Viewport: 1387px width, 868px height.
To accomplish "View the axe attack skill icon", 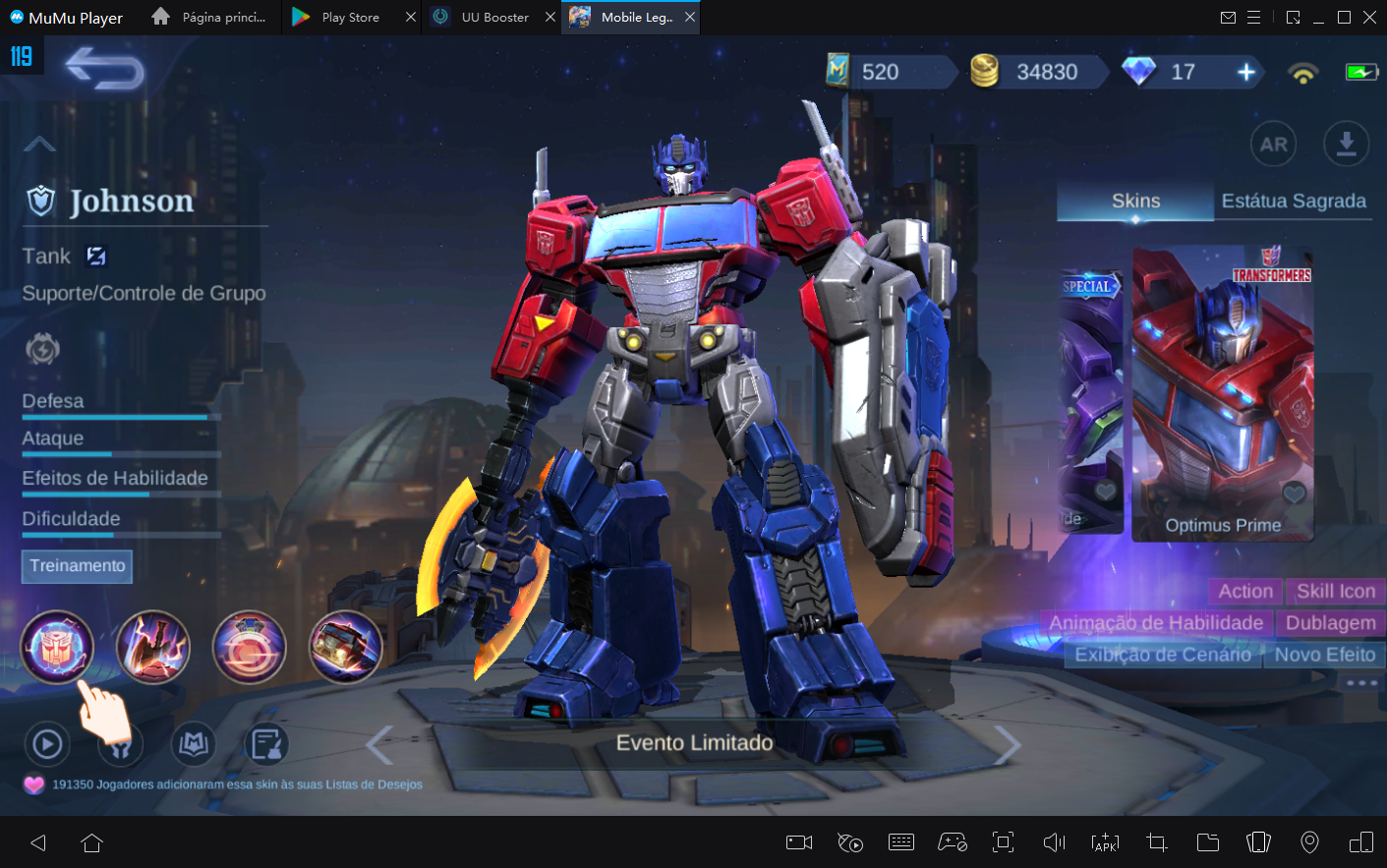I will click(x=153, y=646).
